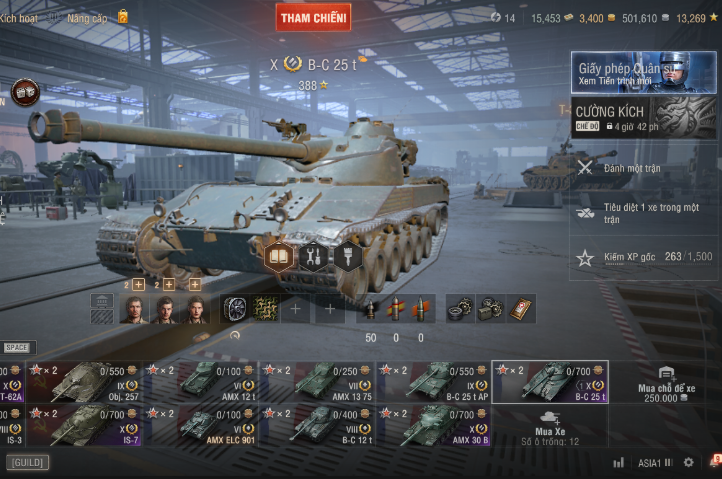Screen dimensions: 722x479
Task: Buy a garage slot for 250,000
Action: [x=665, y=383]
